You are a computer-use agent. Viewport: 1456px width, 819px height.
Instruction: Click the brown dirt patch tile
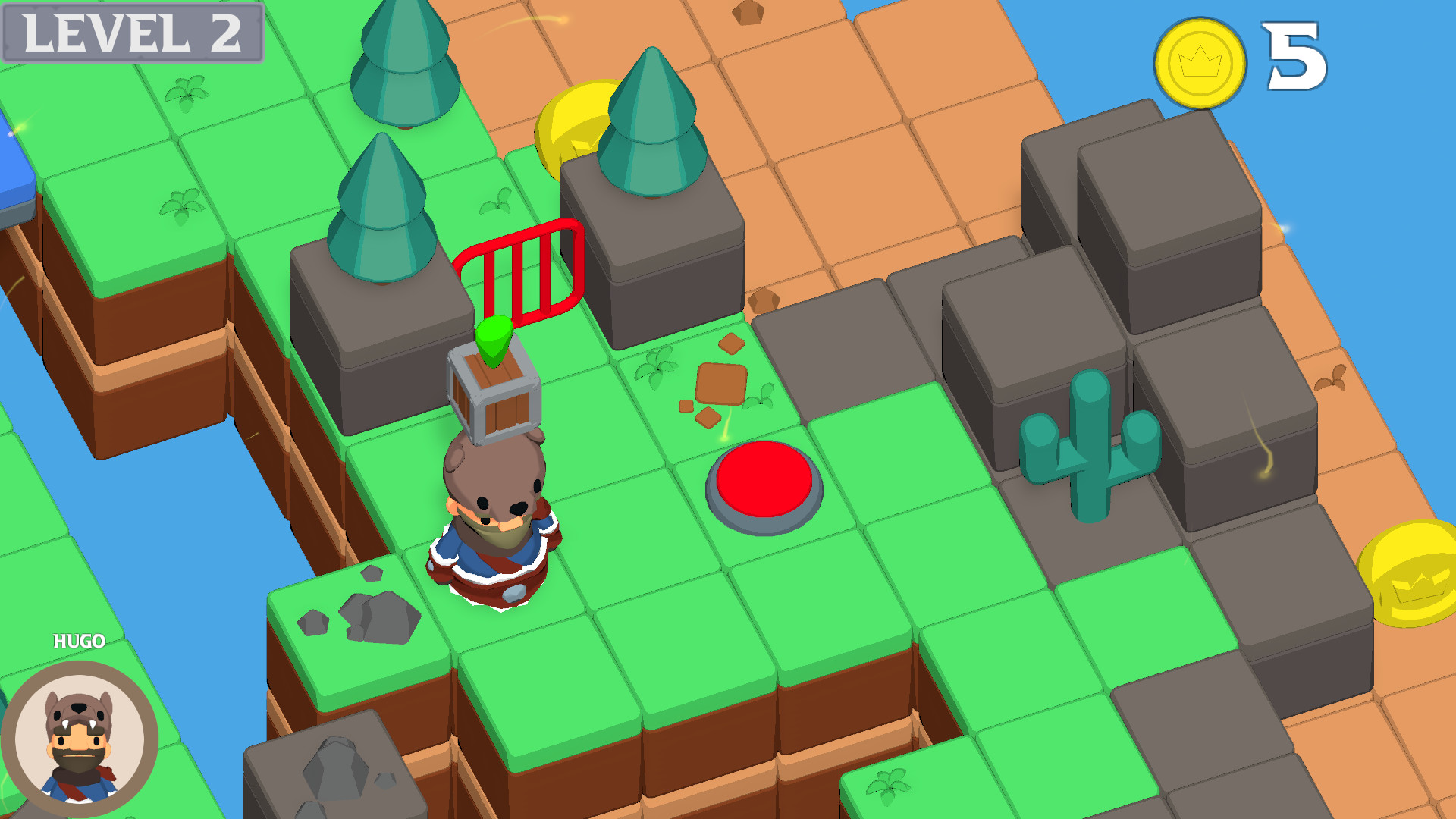pos(720,383)
